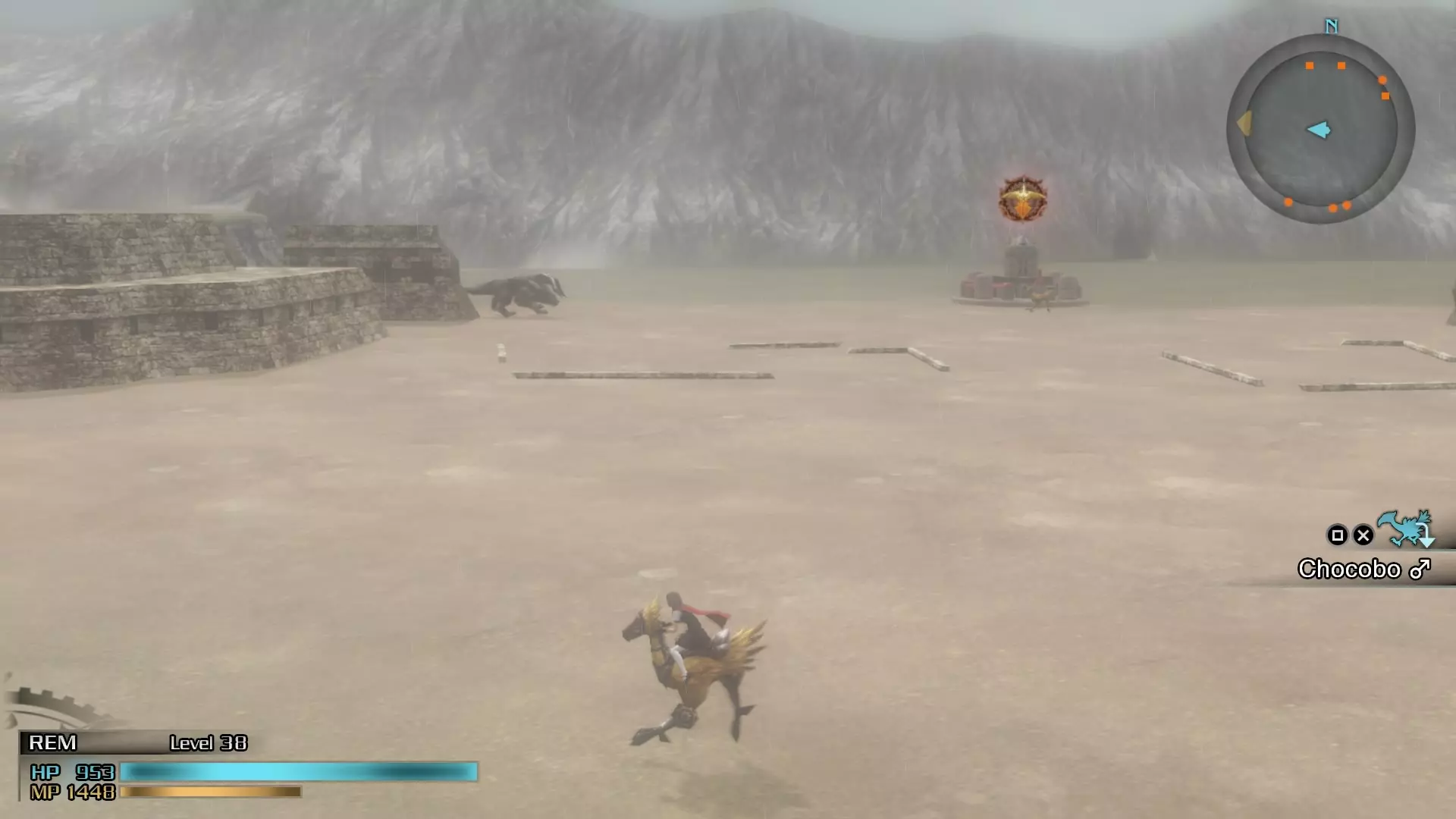Click the circular minimap radar
This screenshot has height=819, width=1456.
pos(1320,128)
